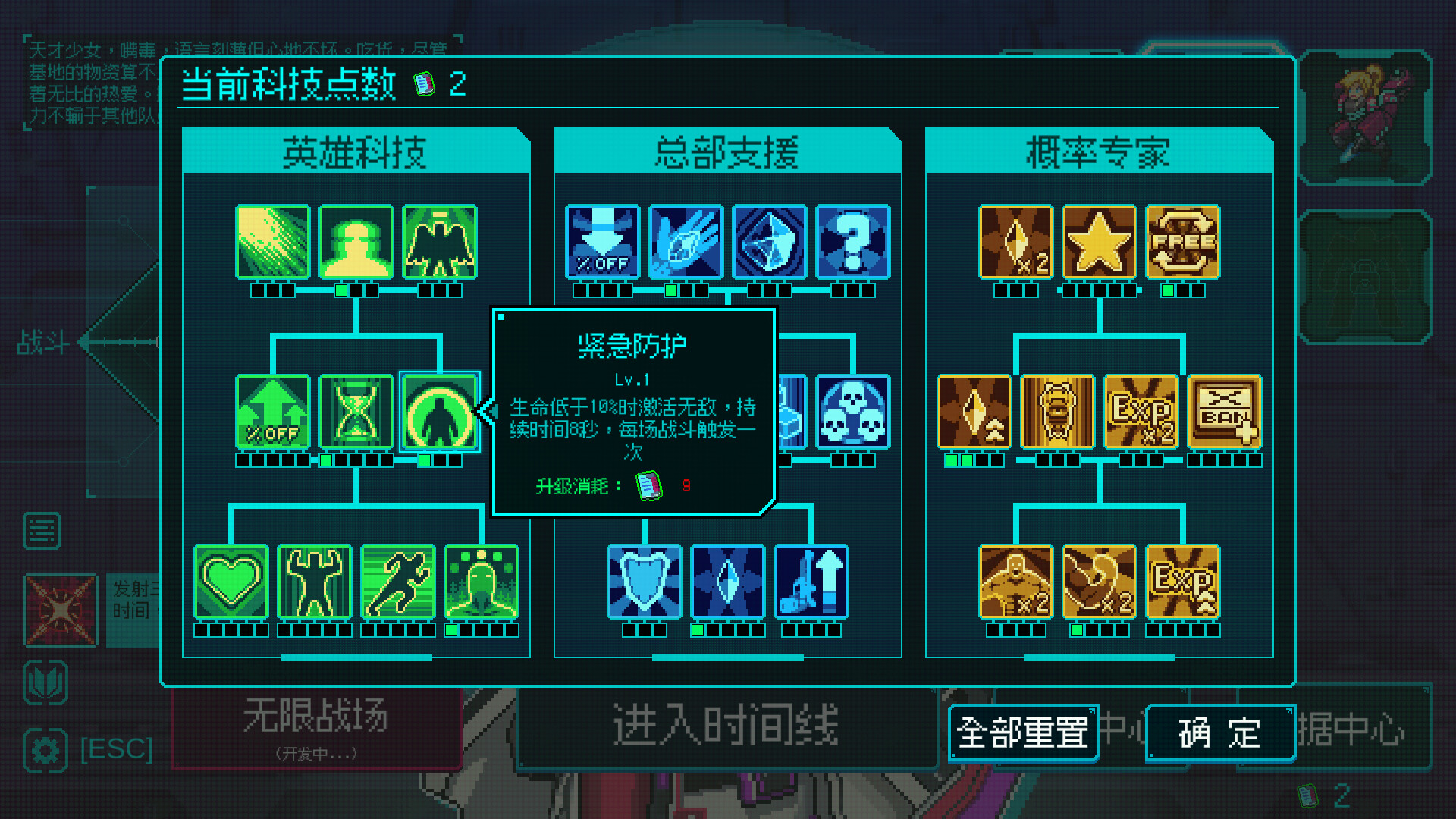The width and height of the screenshot is (1456, 819).
Task: Open the settings gear next to [ESC]
Action: click(x=44, y=750)
